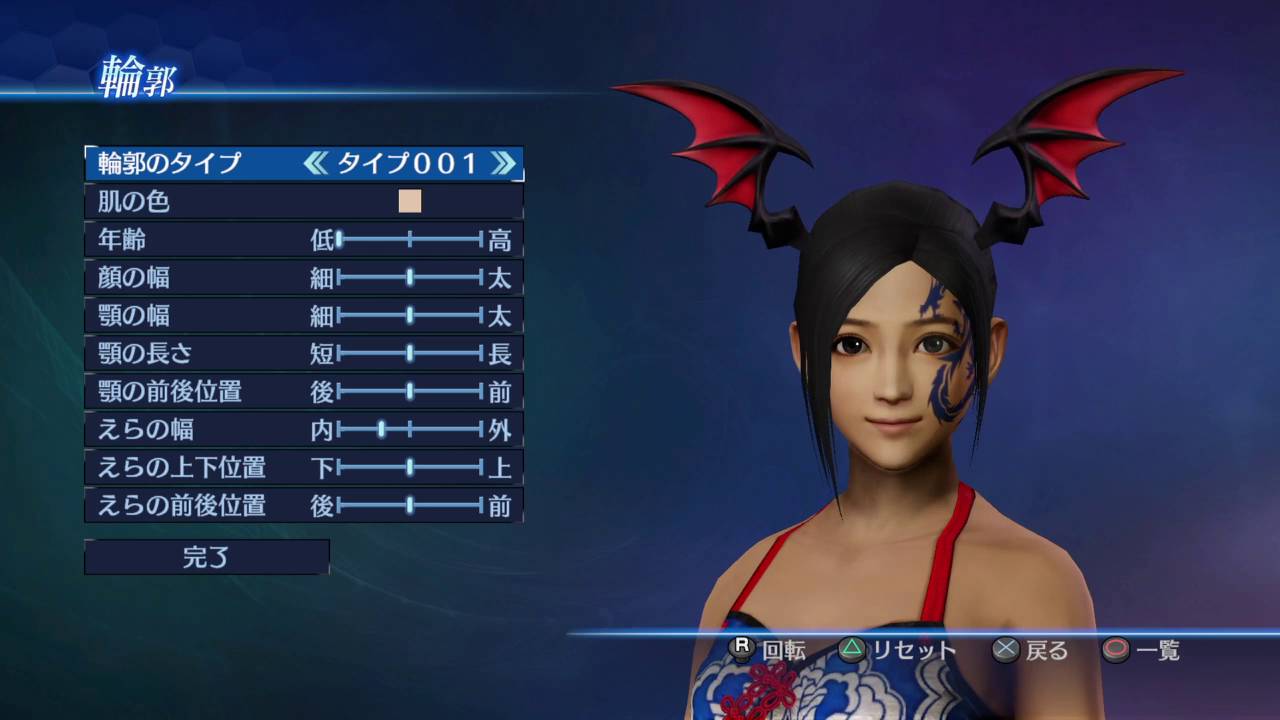Select the 輪郭のタイプ row
The width and height of the screenshot is (1280, 720).
pos(170,163)
